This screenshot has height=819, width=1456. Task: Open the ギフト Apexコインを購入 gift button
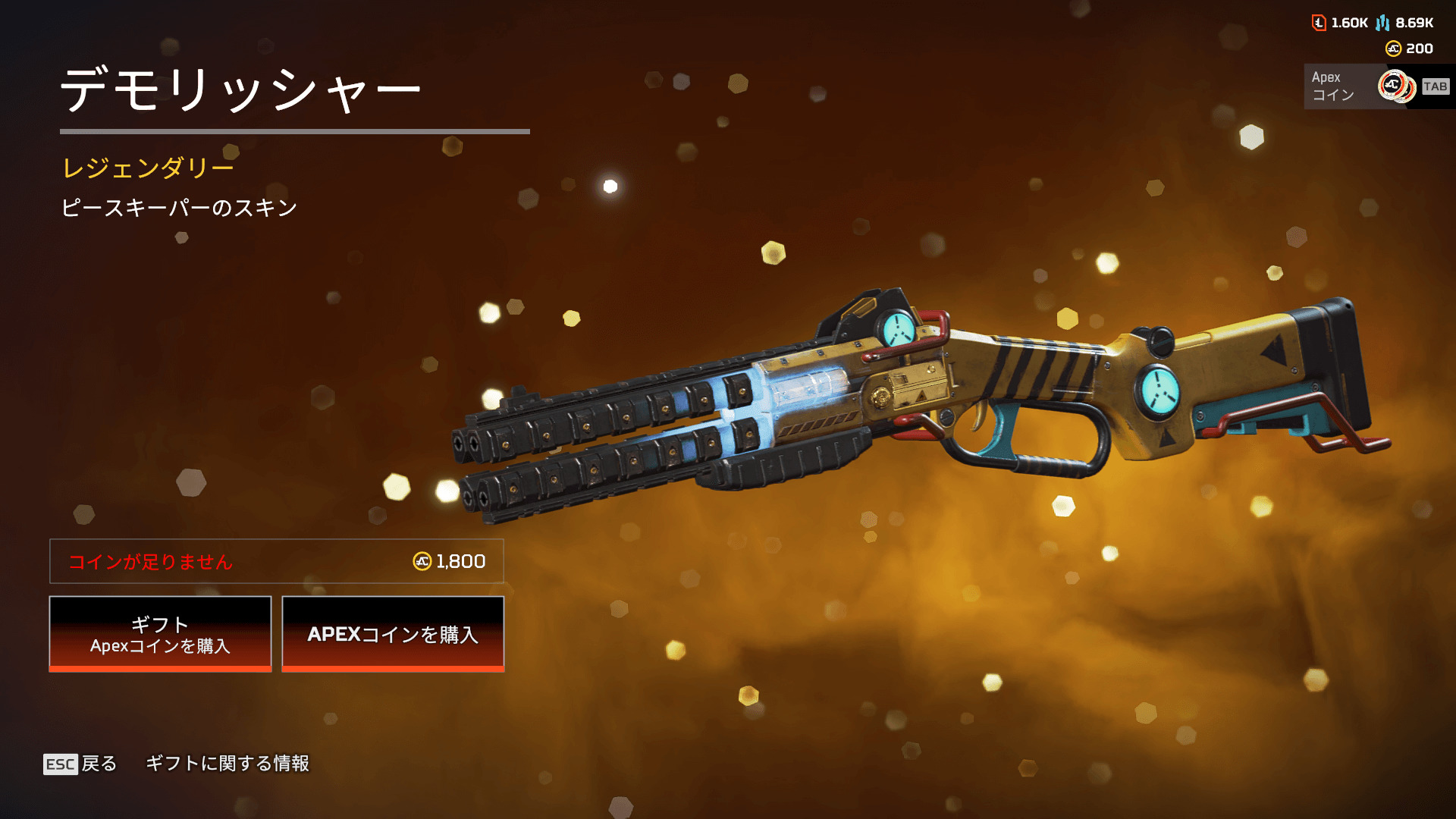(x=160, y=634)
